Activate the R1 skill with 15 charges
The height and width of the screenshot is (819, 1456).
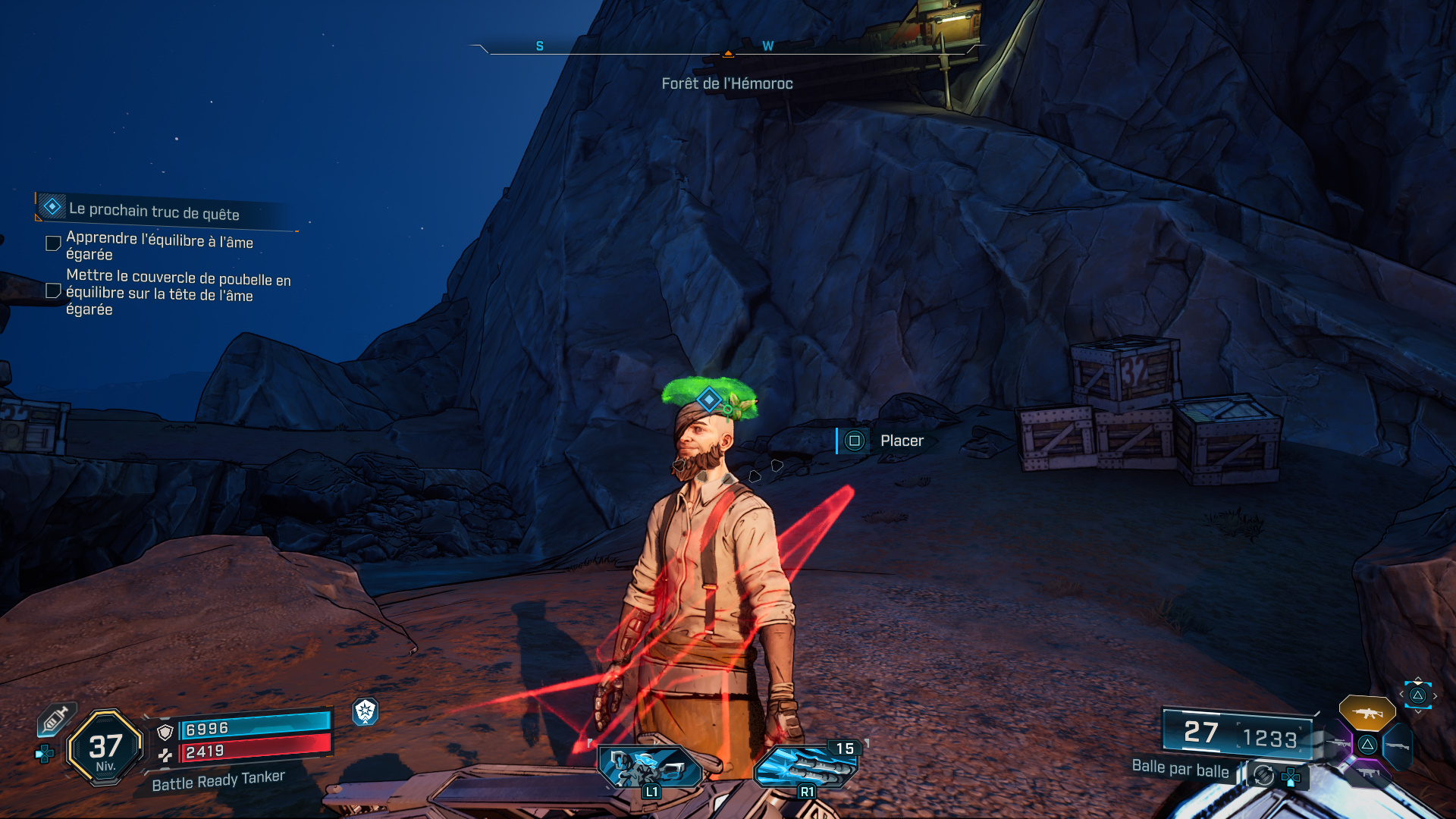[x=806, y=766]
